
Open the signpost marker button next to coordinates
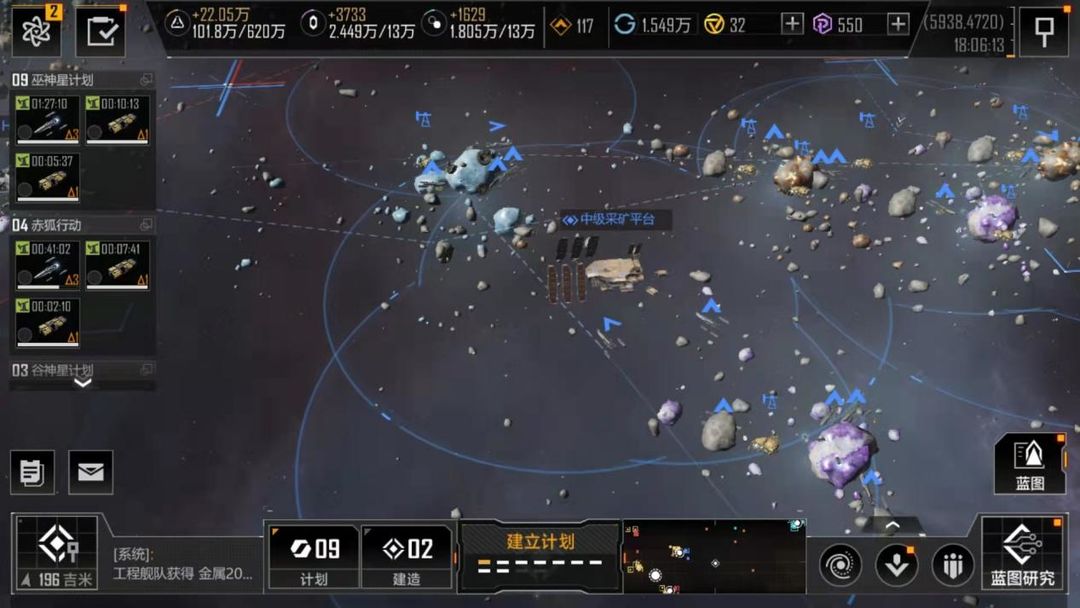(x=1044, y=32)
